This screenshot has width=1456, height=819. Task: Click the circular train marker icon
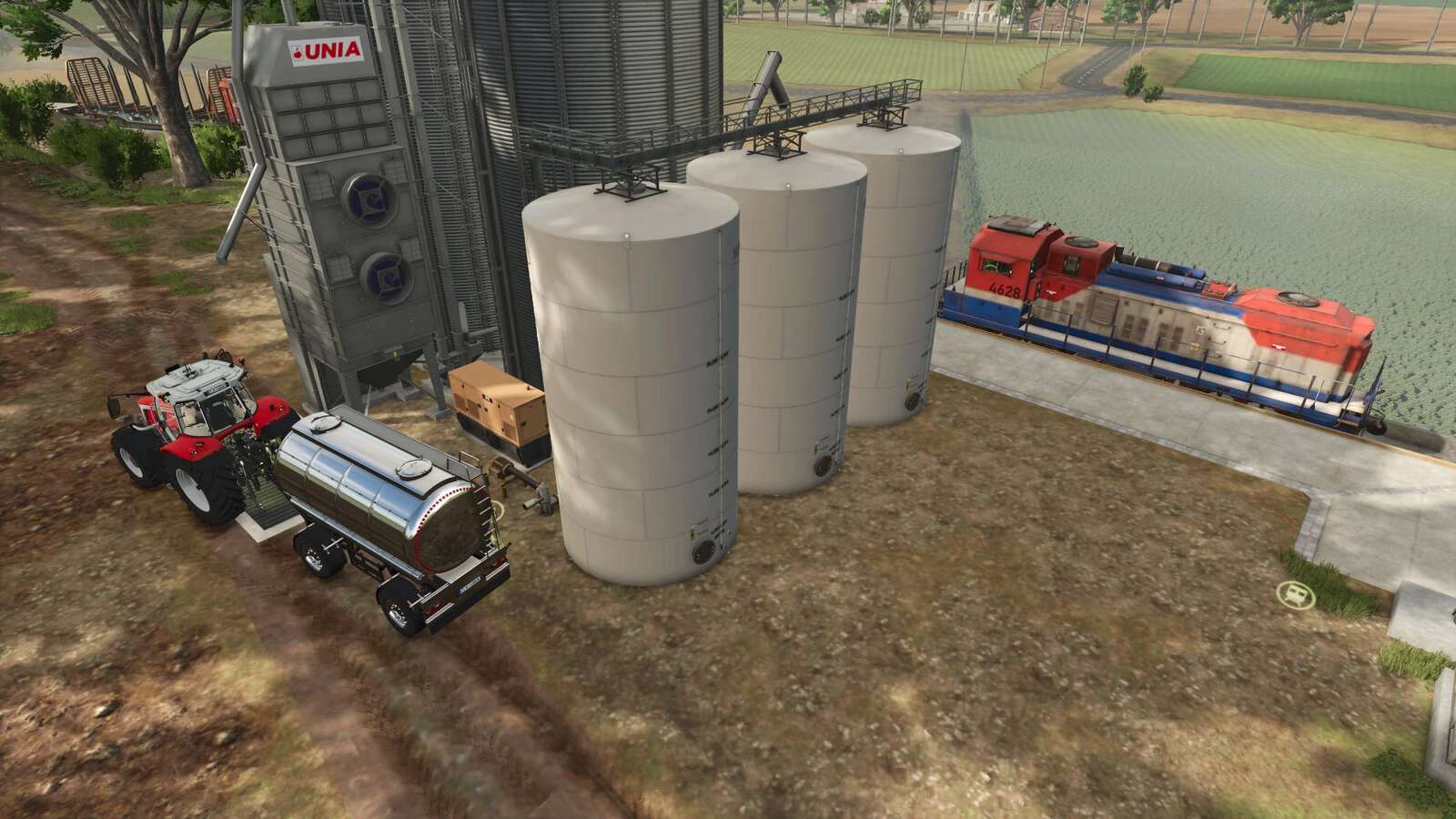click(x=1292, y=595)
